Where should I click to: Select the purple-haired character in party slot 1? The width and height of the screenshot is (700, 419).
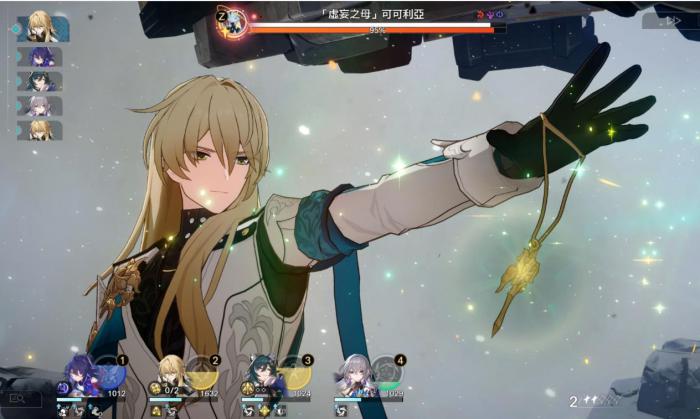pyautogui.click(x=80, y=375)
